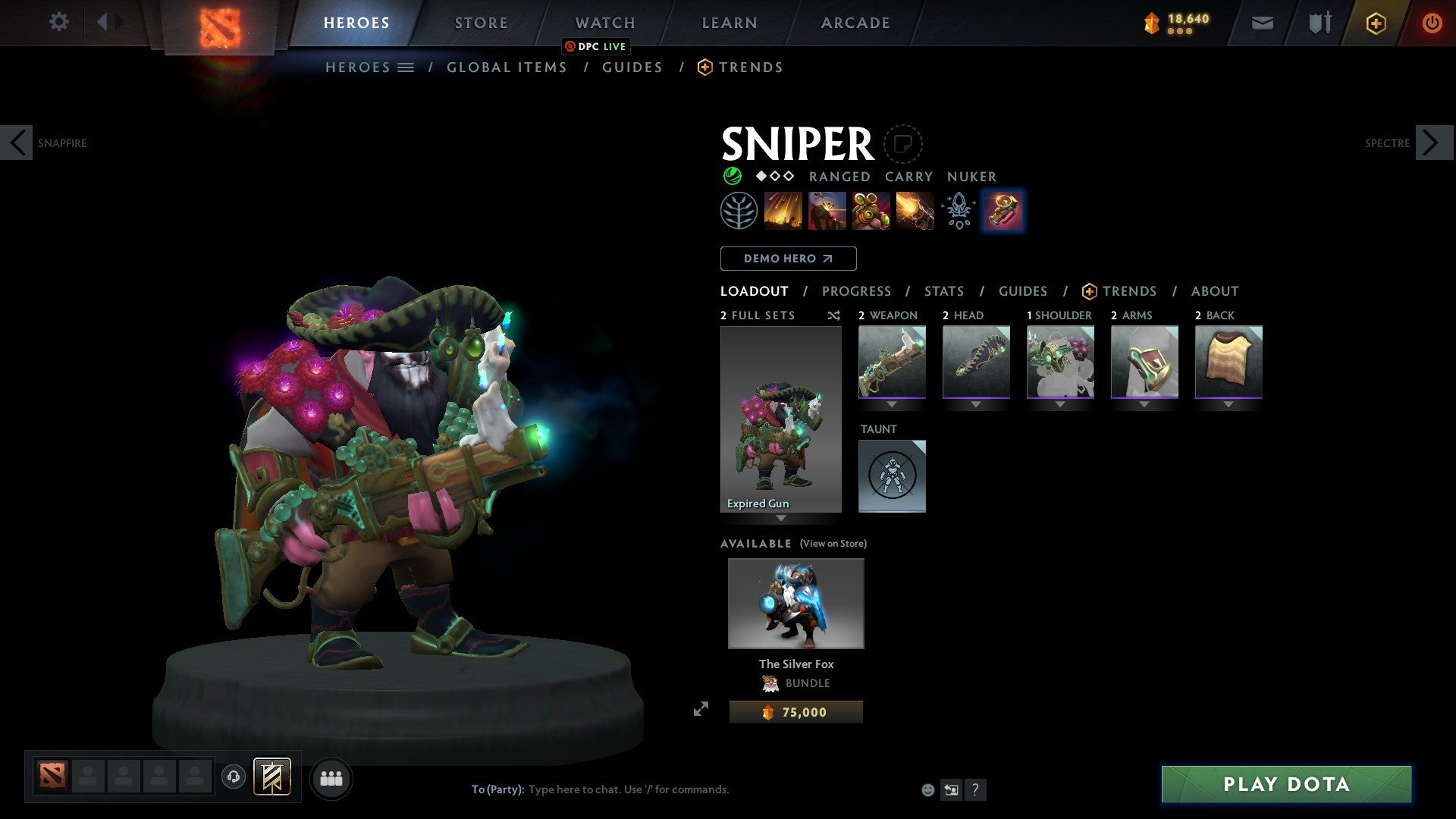The height and width of the screenshot is (819, 1456).
Task: Click the Take Aim ability icon
Action: (x=870, y=210)
